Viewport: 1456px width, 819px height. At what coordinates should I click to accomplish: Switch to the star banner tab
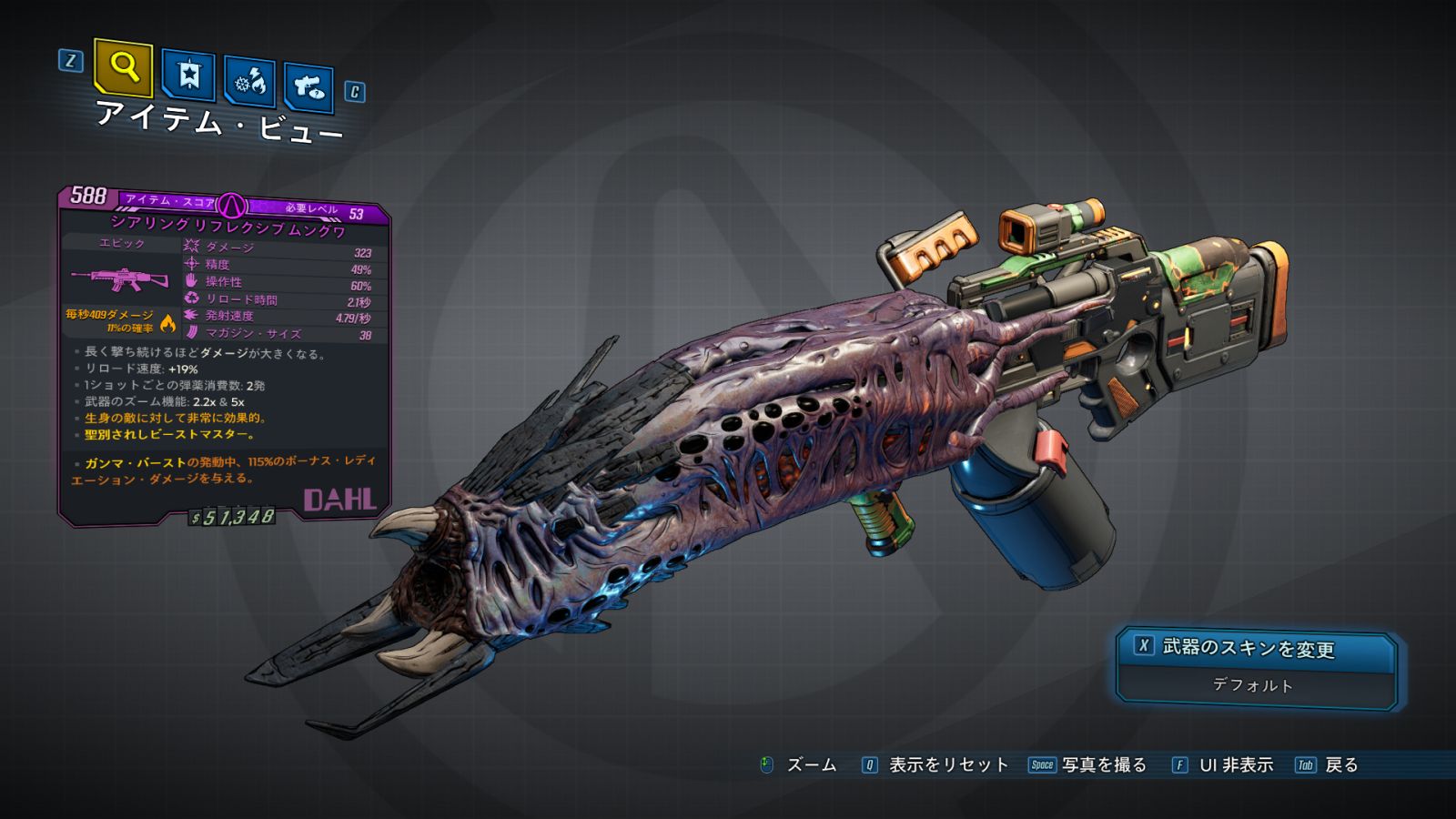188,76
